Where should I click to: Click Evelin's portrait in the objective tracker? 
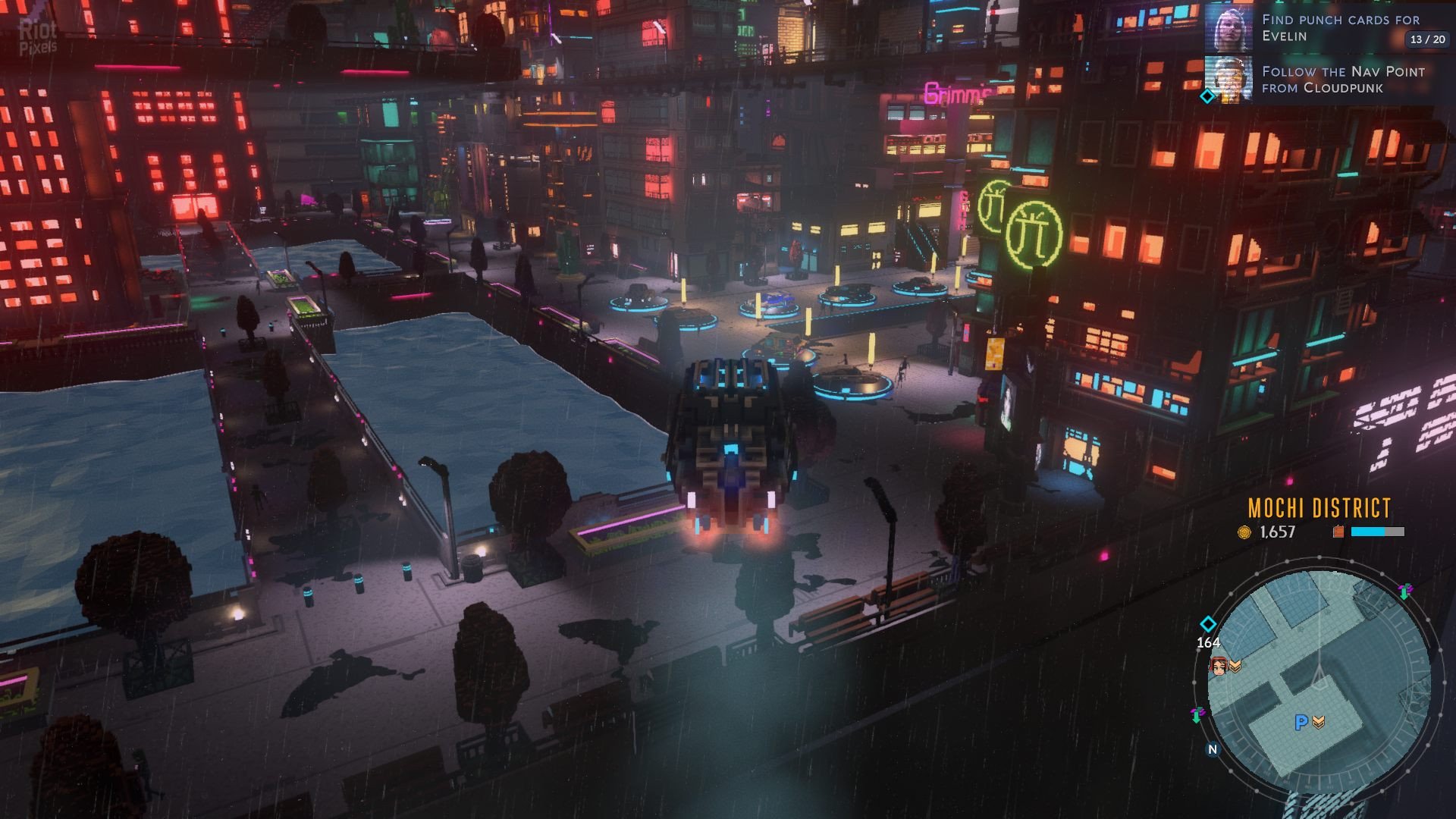(x=1228, y=28)
